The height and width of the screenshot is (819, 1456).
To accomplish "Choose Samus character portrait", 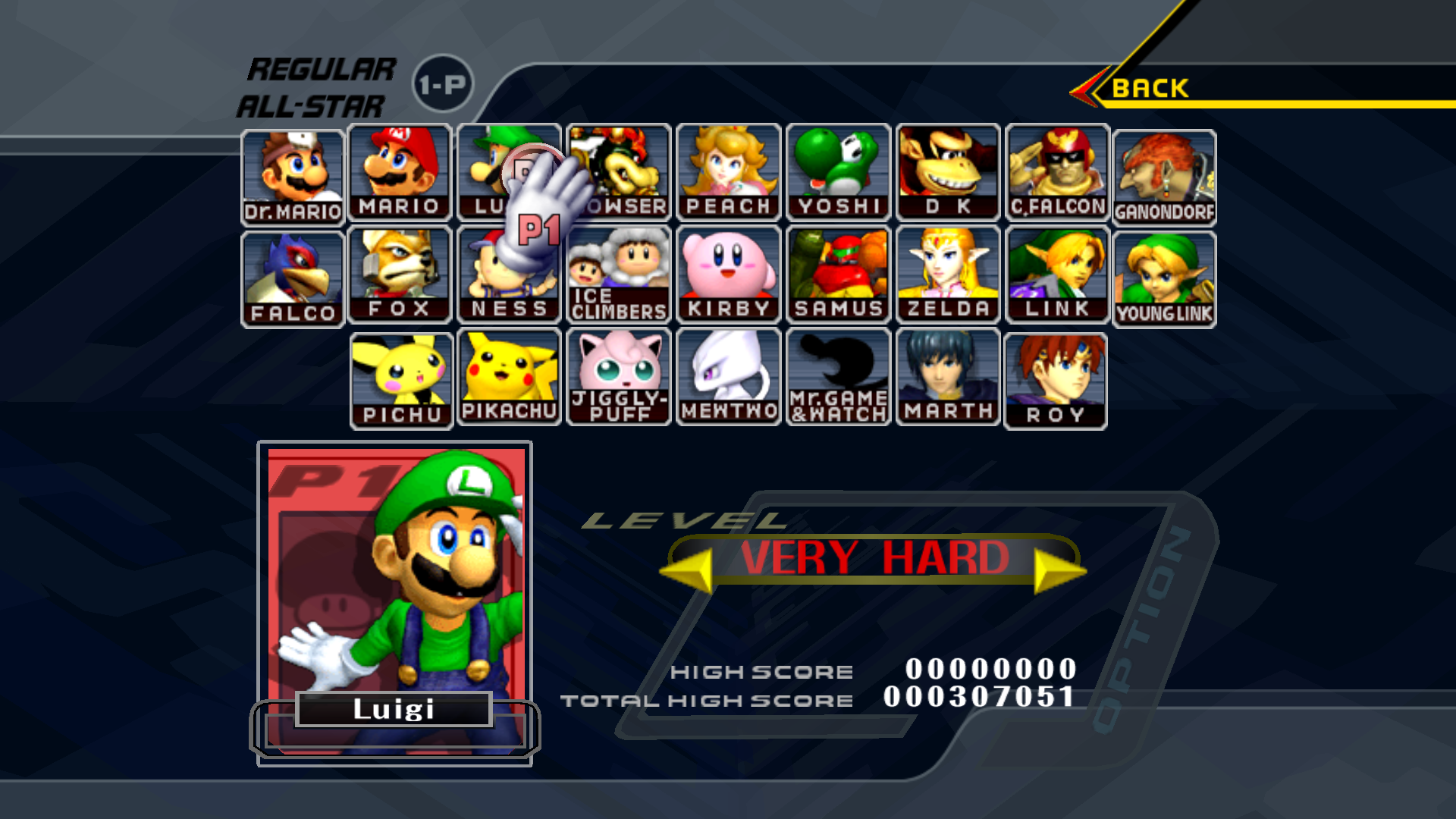I will [838, 275].
